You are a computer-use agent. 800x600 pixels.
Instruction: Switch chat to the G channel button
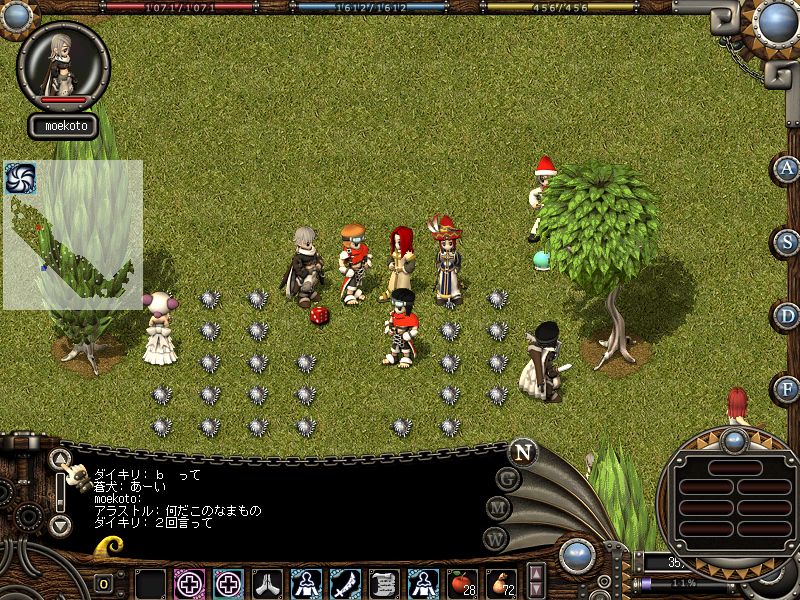pyautogui.click(x=508, y=479)
